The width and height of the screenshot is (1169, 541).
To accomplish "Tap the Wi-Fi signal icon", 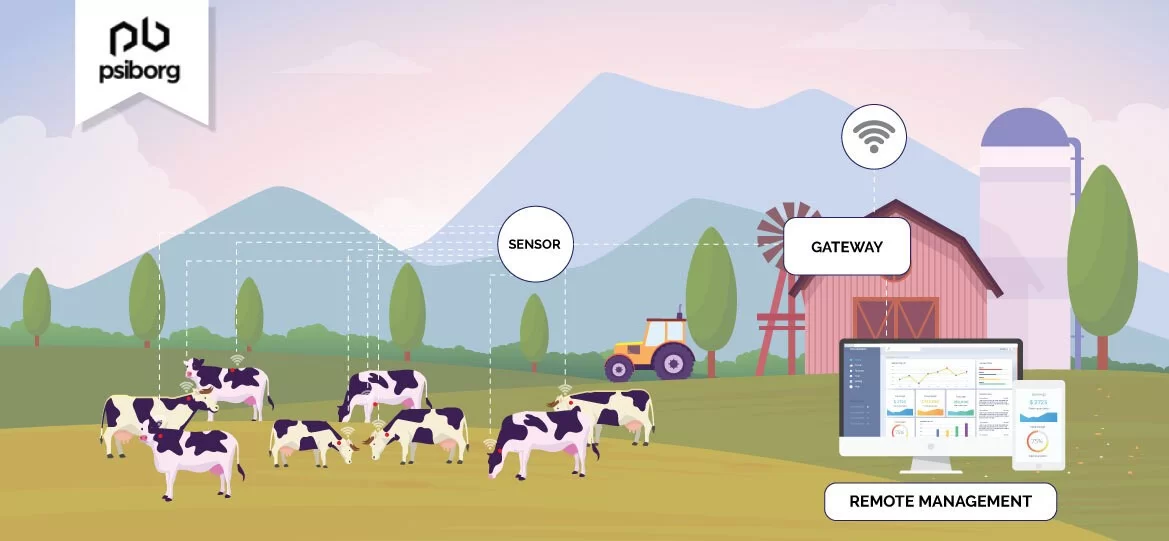I will tap(873, 136).
